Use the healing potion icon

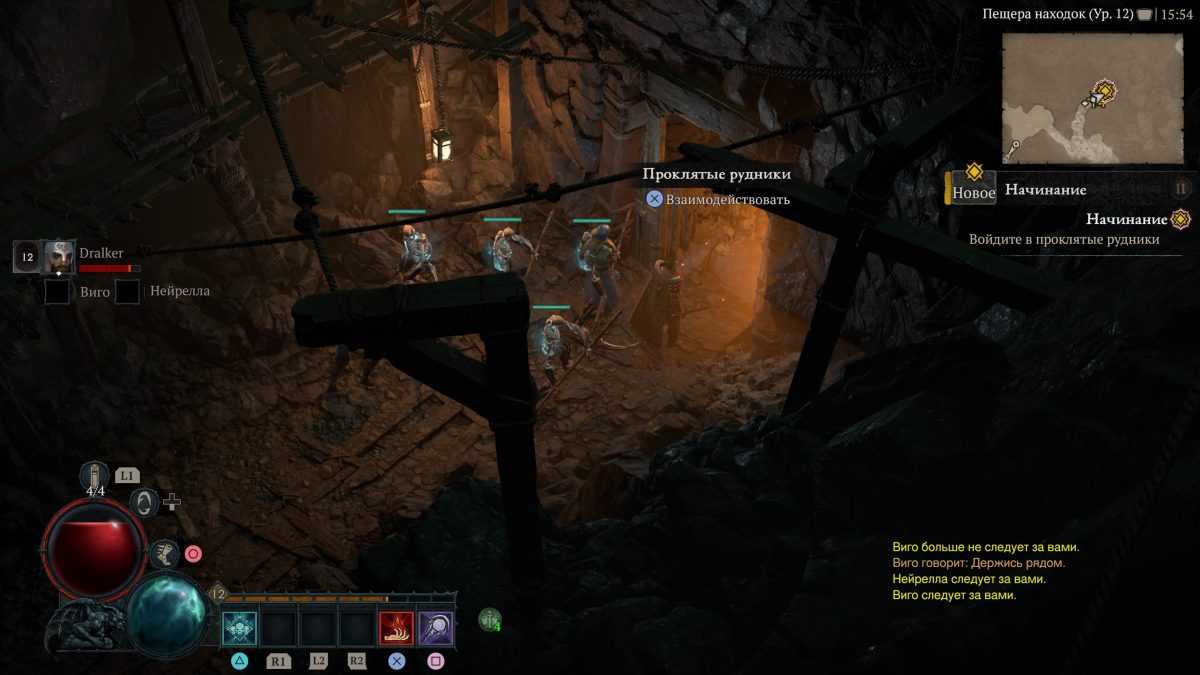coord(95,478)
